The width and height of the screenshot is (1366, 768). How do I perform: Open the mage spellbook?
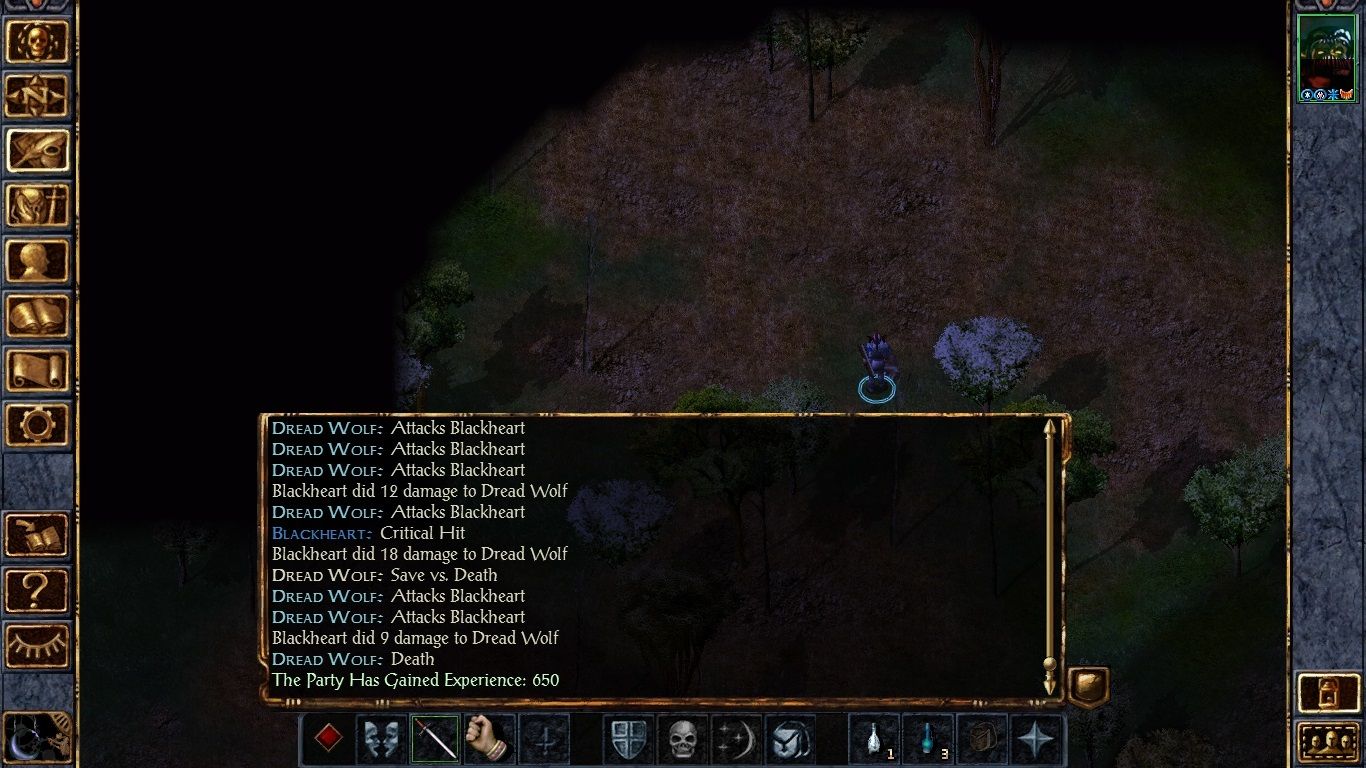pos(38,316)
